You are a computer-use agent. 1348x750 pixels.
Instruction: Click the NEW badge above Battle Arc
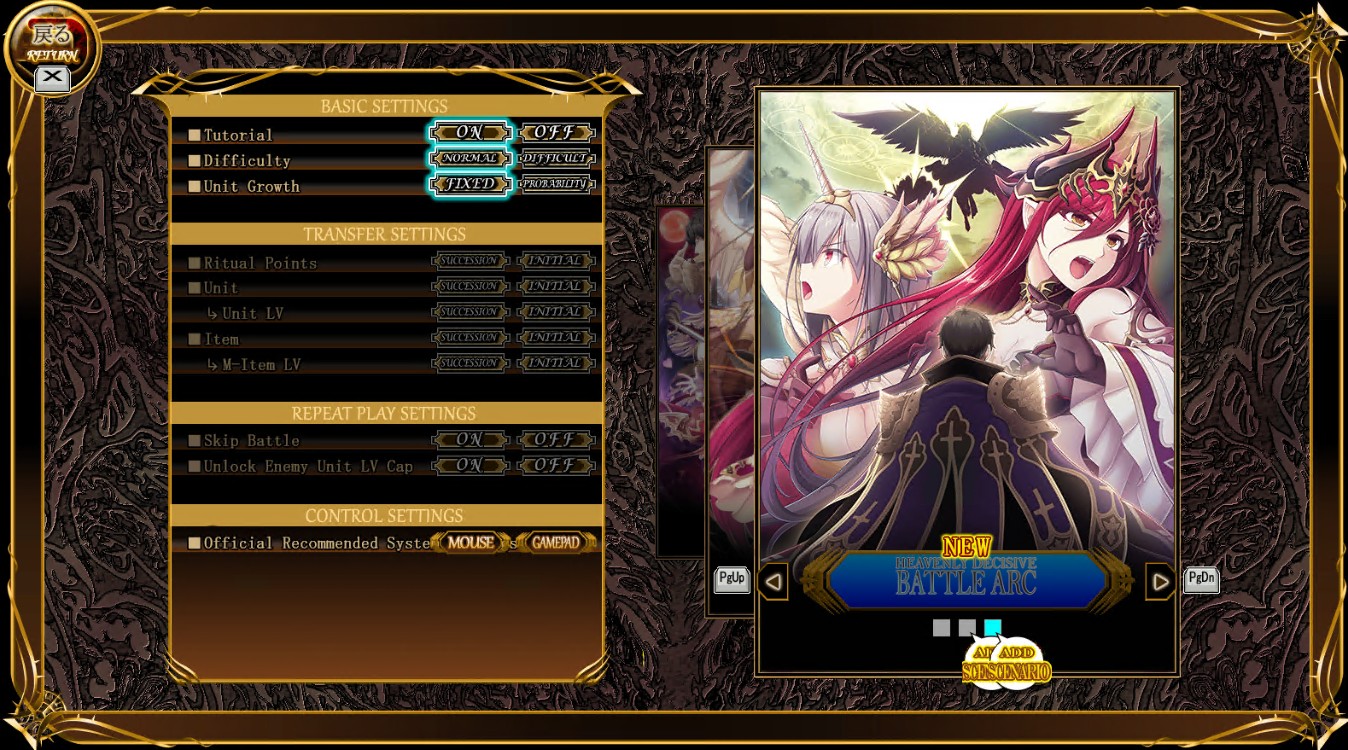[x=965, y=544]
